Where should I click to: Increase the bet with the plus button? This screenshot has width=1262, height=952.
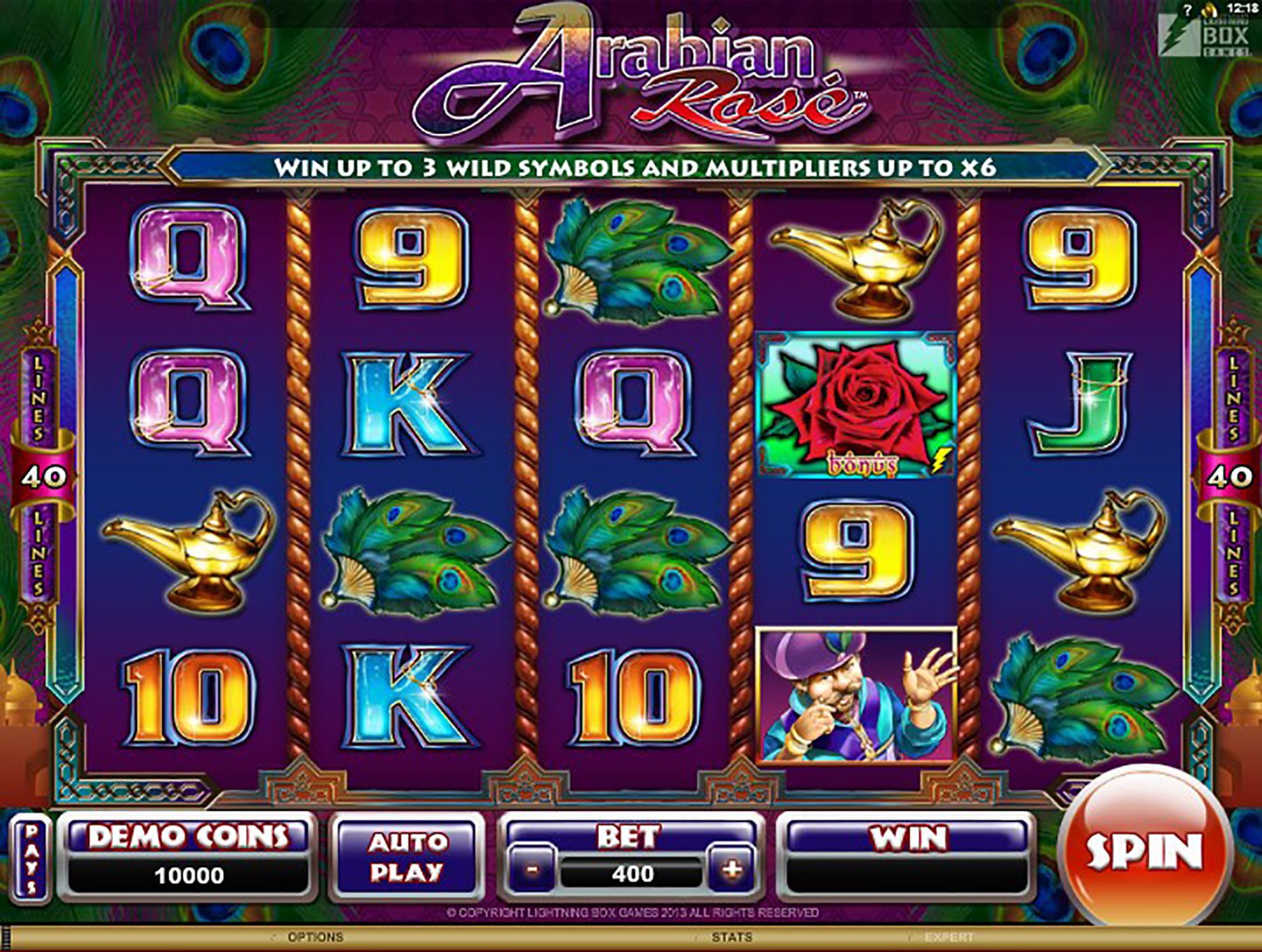point(732,870)
